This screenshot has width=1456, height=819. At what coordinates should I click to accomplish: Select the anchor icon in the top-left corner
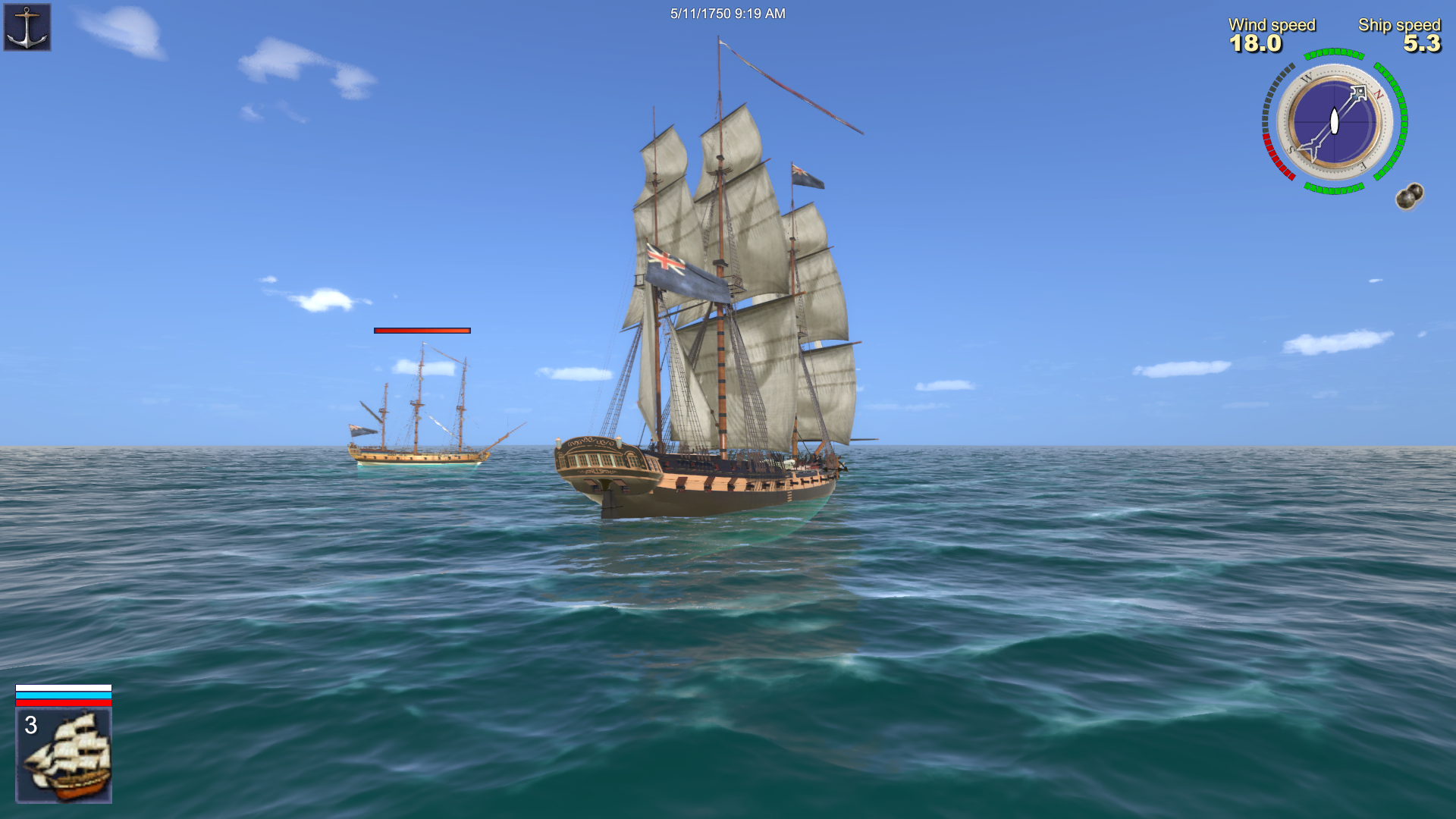coord(27,27)
